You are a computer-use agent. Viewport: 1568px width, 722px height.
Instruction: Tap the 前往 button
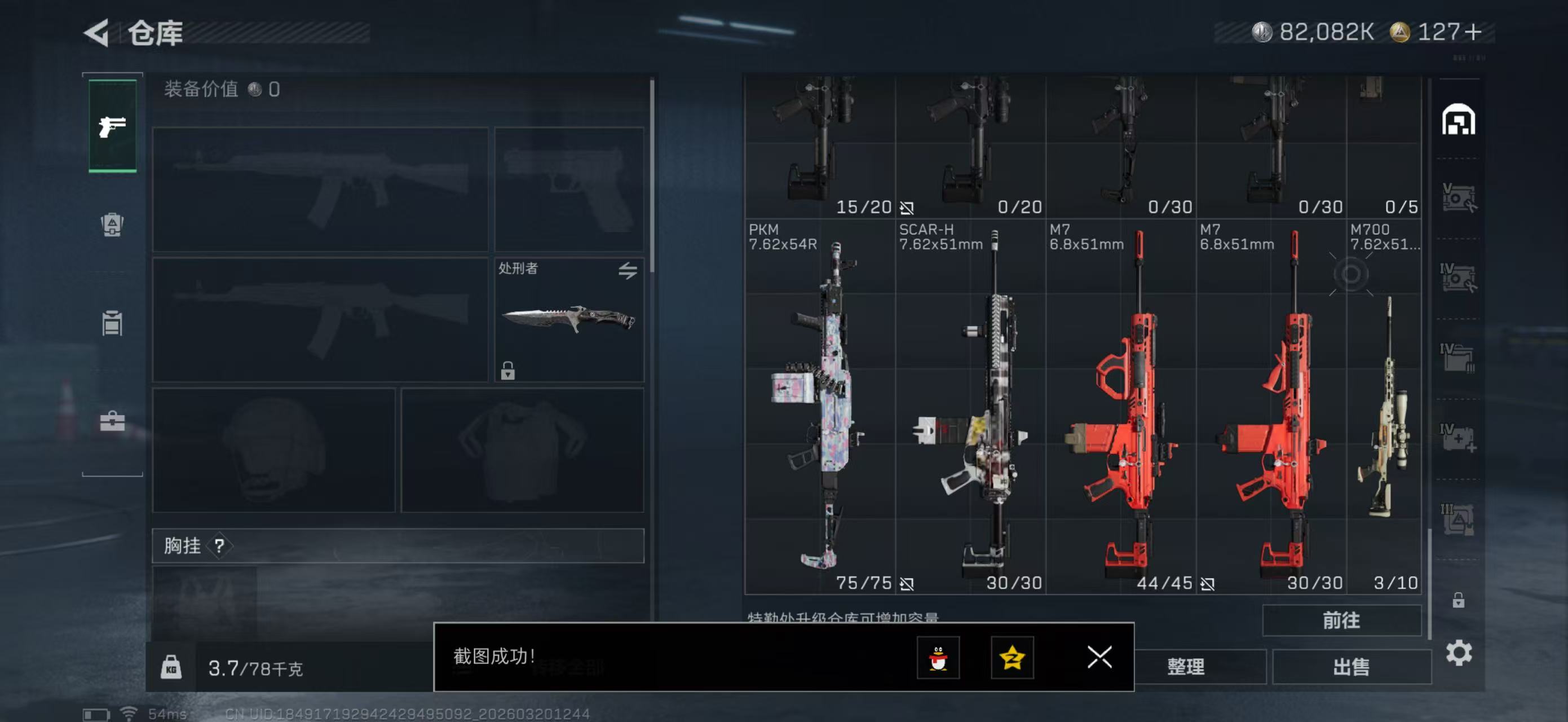[x=1341, y=620]
